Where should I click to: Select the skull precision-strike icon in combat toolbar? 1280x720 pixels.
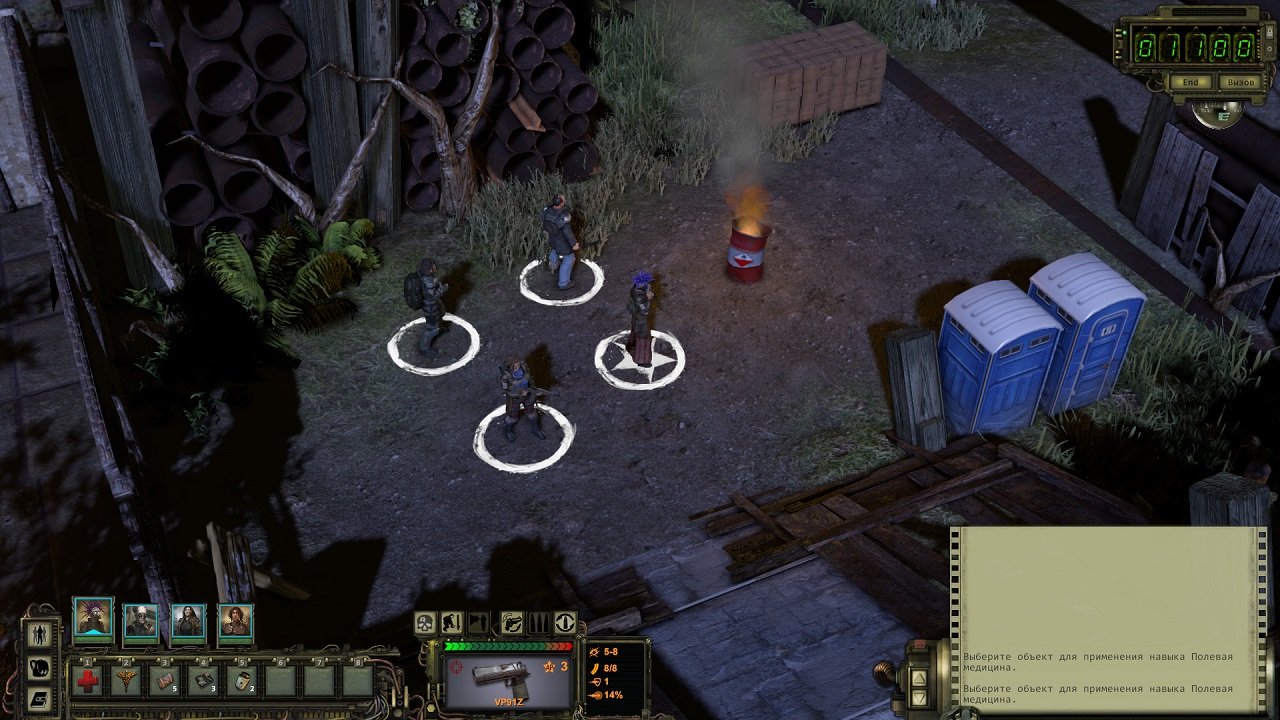tap(424, 622)
